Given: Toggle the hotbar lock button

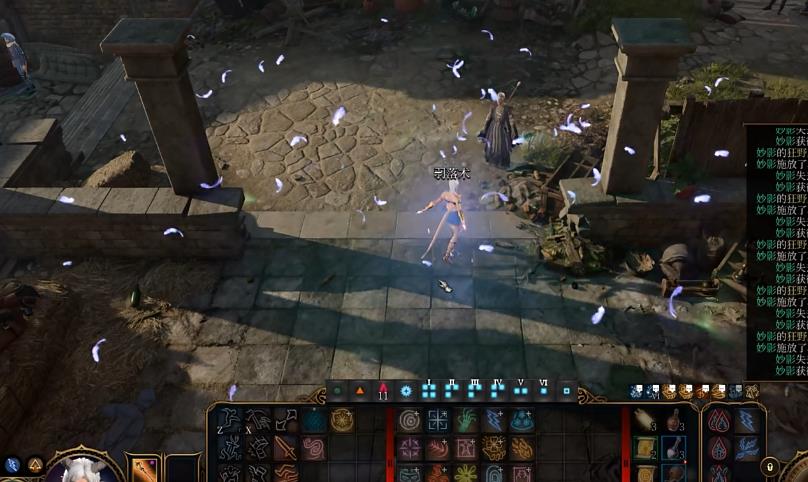Looking at the screenshot, I should [770, 465].
